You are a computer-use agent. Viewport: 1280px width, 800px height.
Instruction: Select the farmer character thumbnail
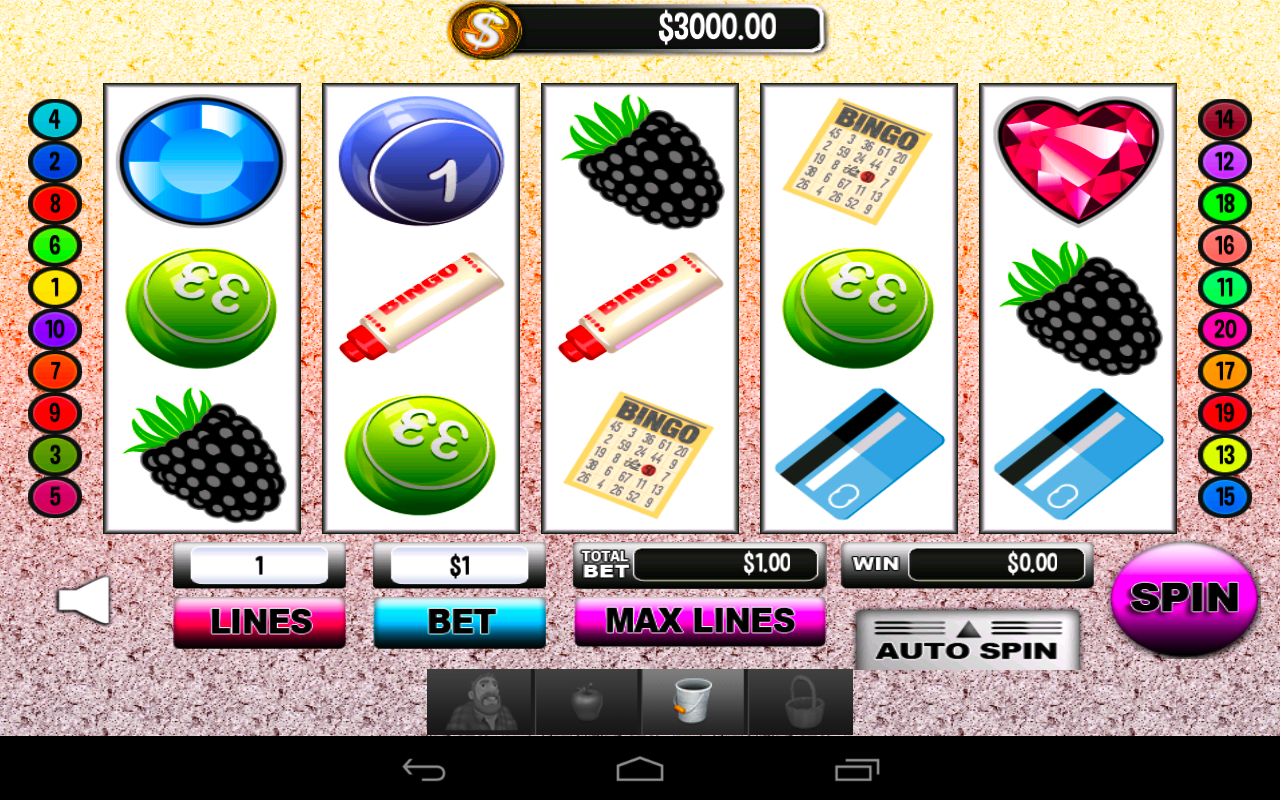(x=481, y=701)
